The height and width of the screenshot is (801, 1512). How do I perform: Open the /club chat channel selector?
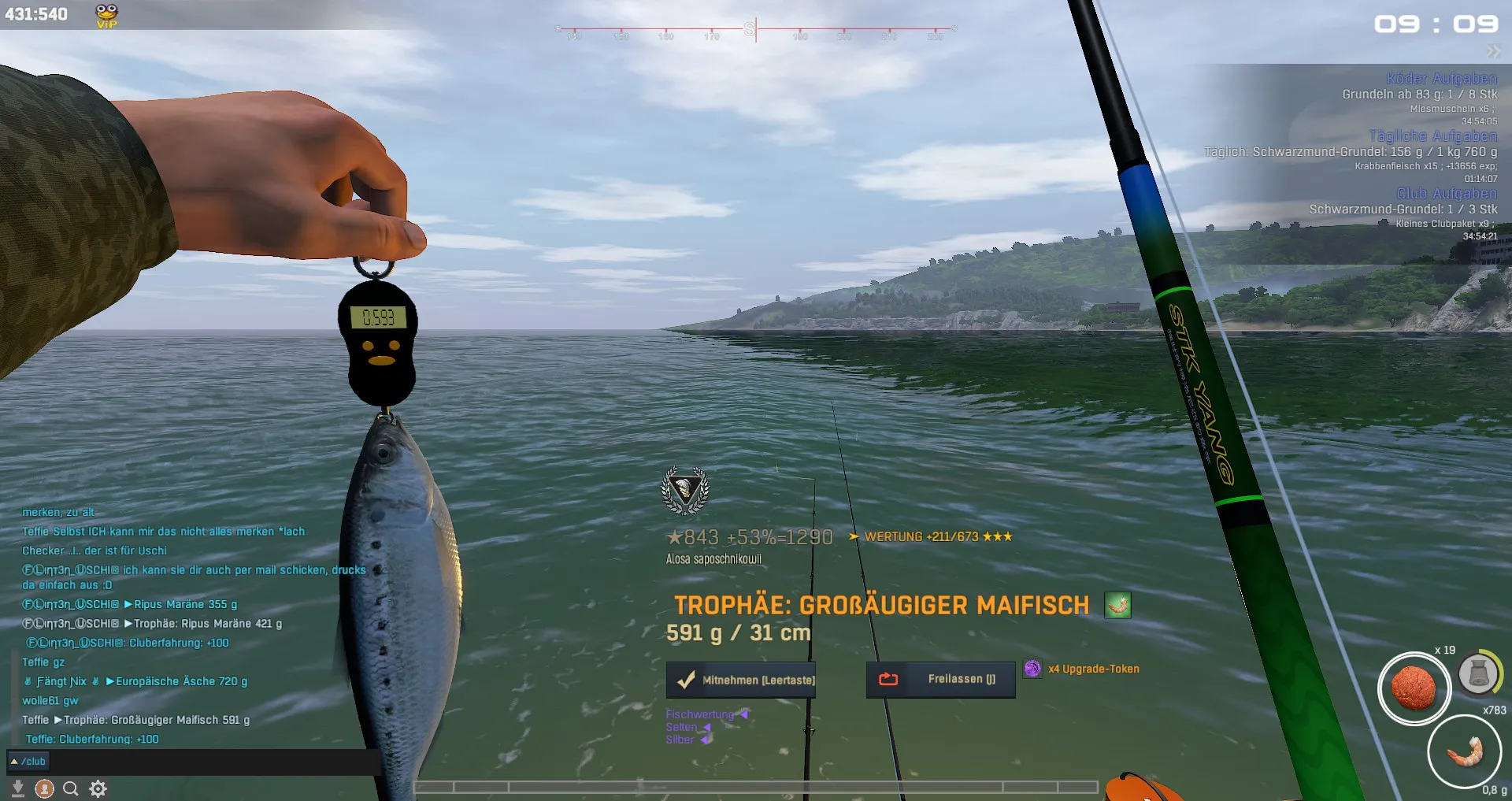28,762
